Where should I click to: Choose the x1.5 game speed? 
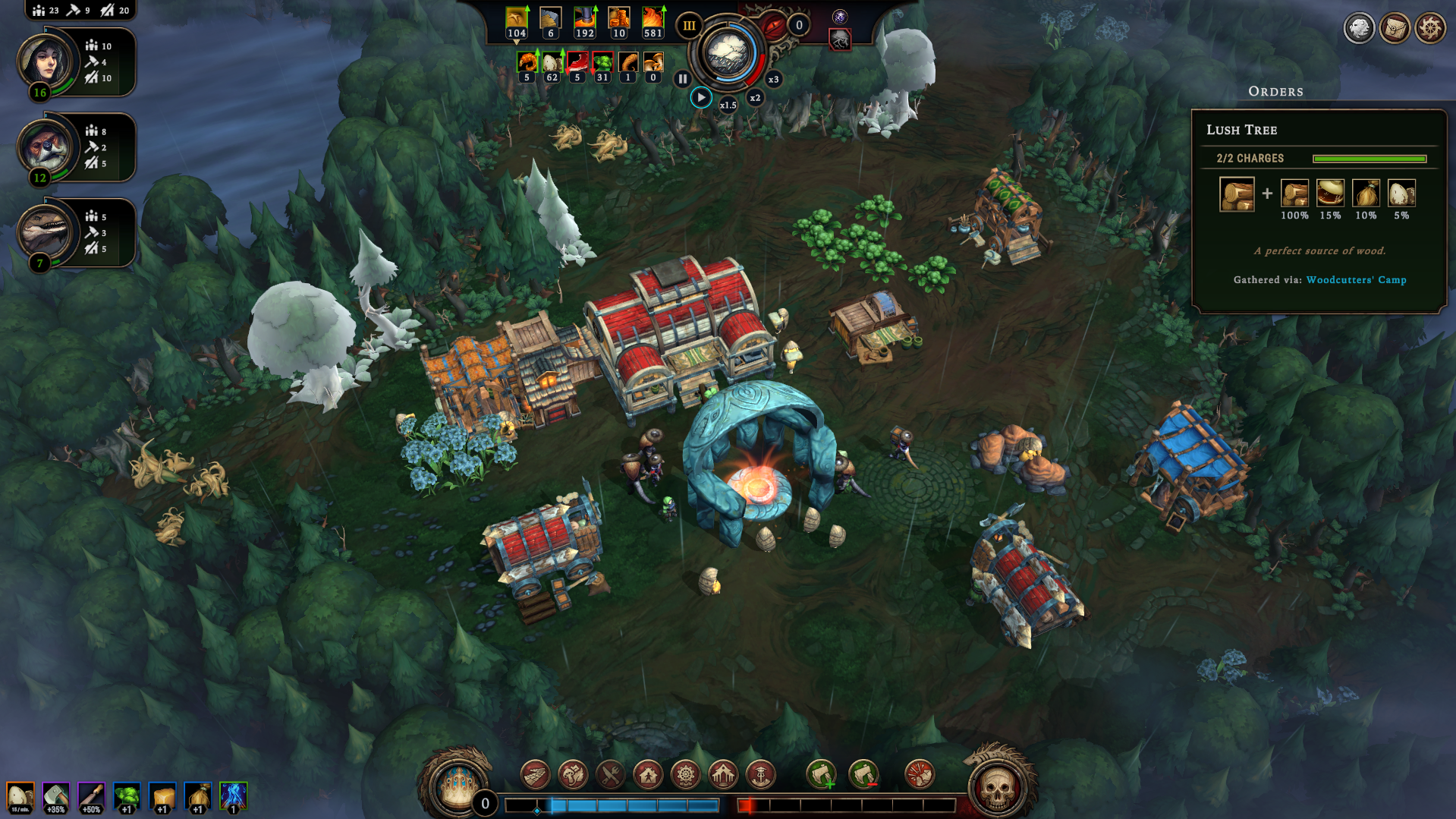click(x=728, y=105)
